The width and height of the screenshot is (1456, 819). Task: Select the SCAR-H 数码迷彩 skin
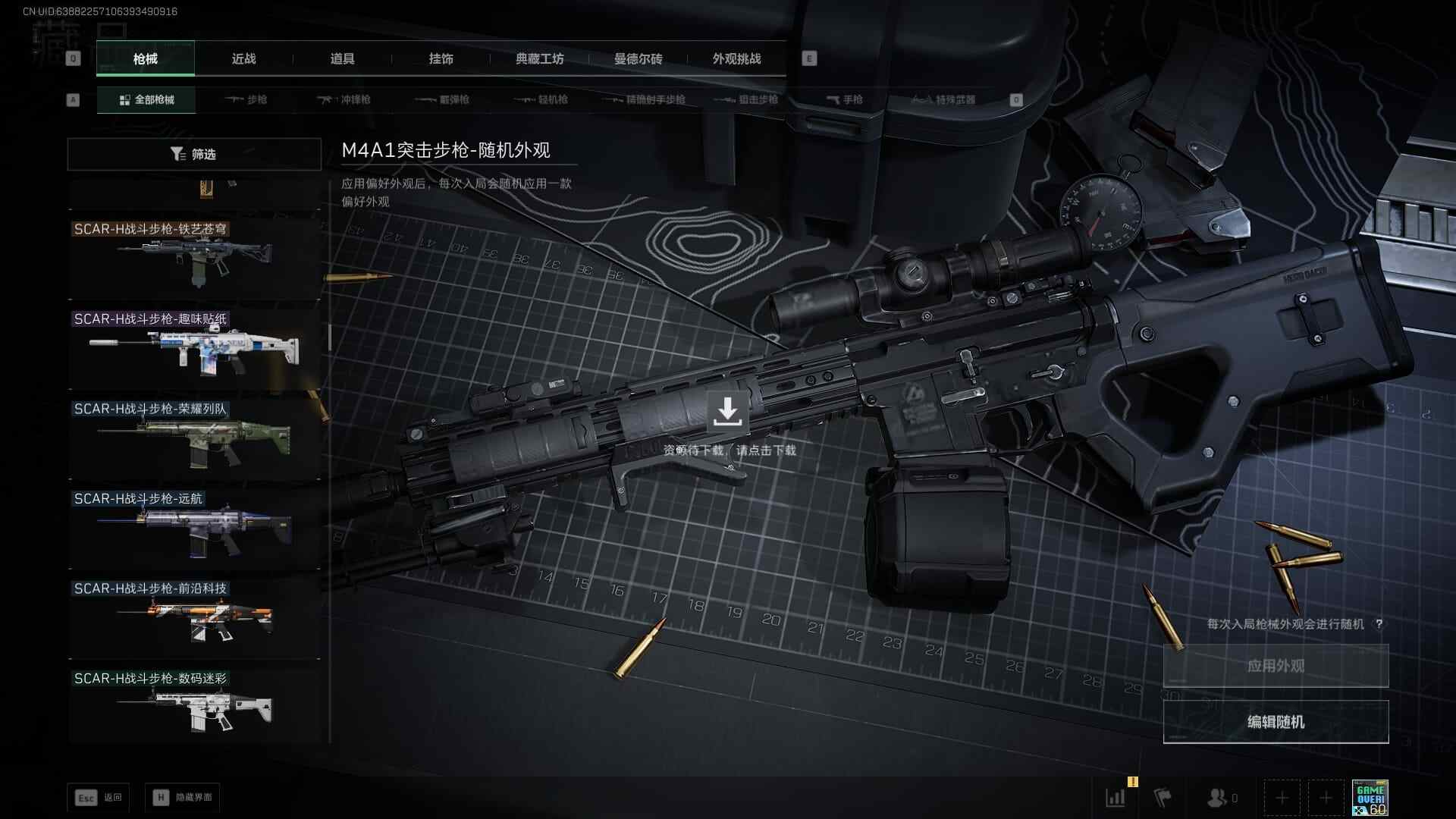195,707
